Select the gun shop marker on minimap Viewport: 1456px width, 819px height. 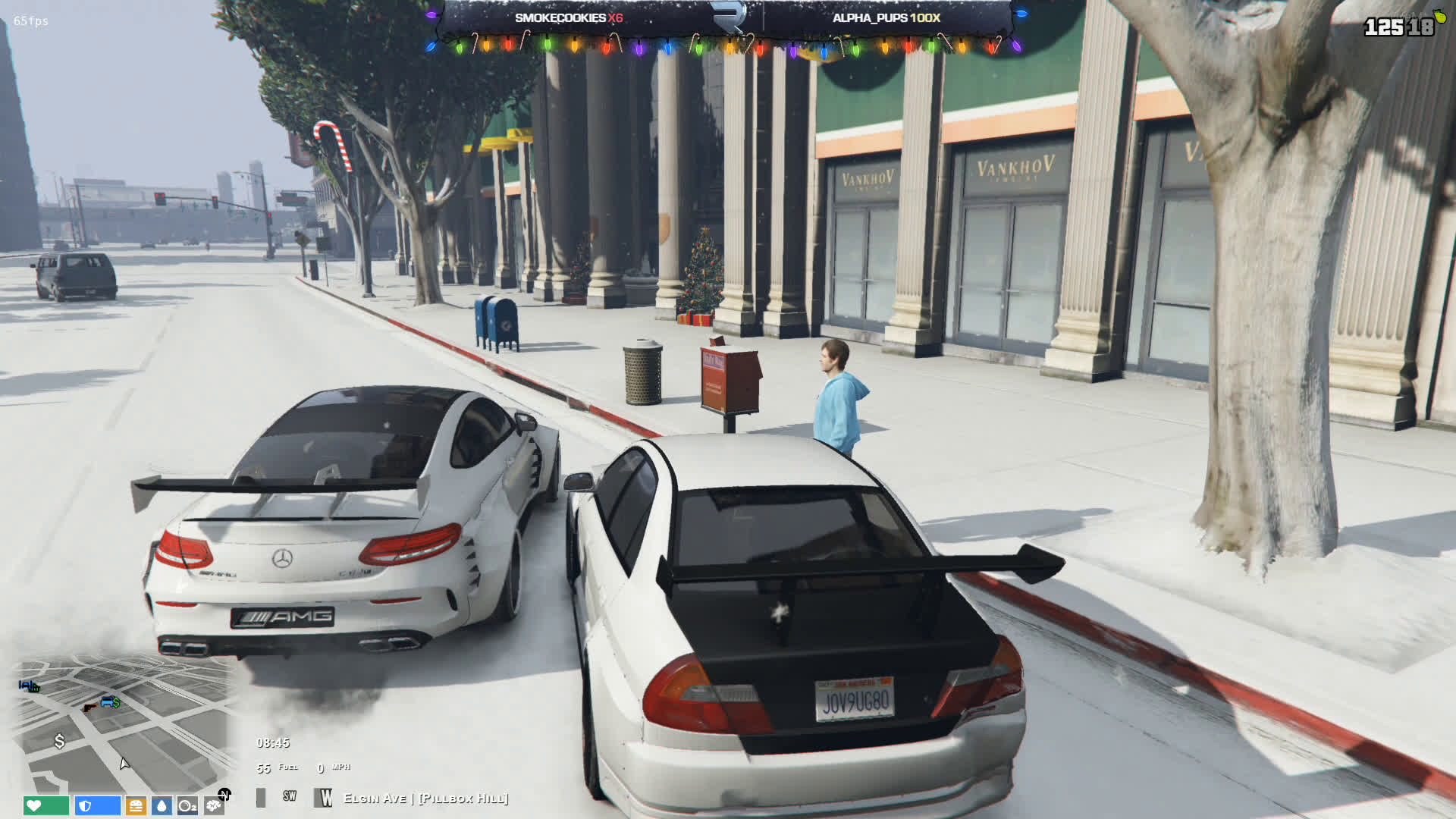tap(89, 707)
